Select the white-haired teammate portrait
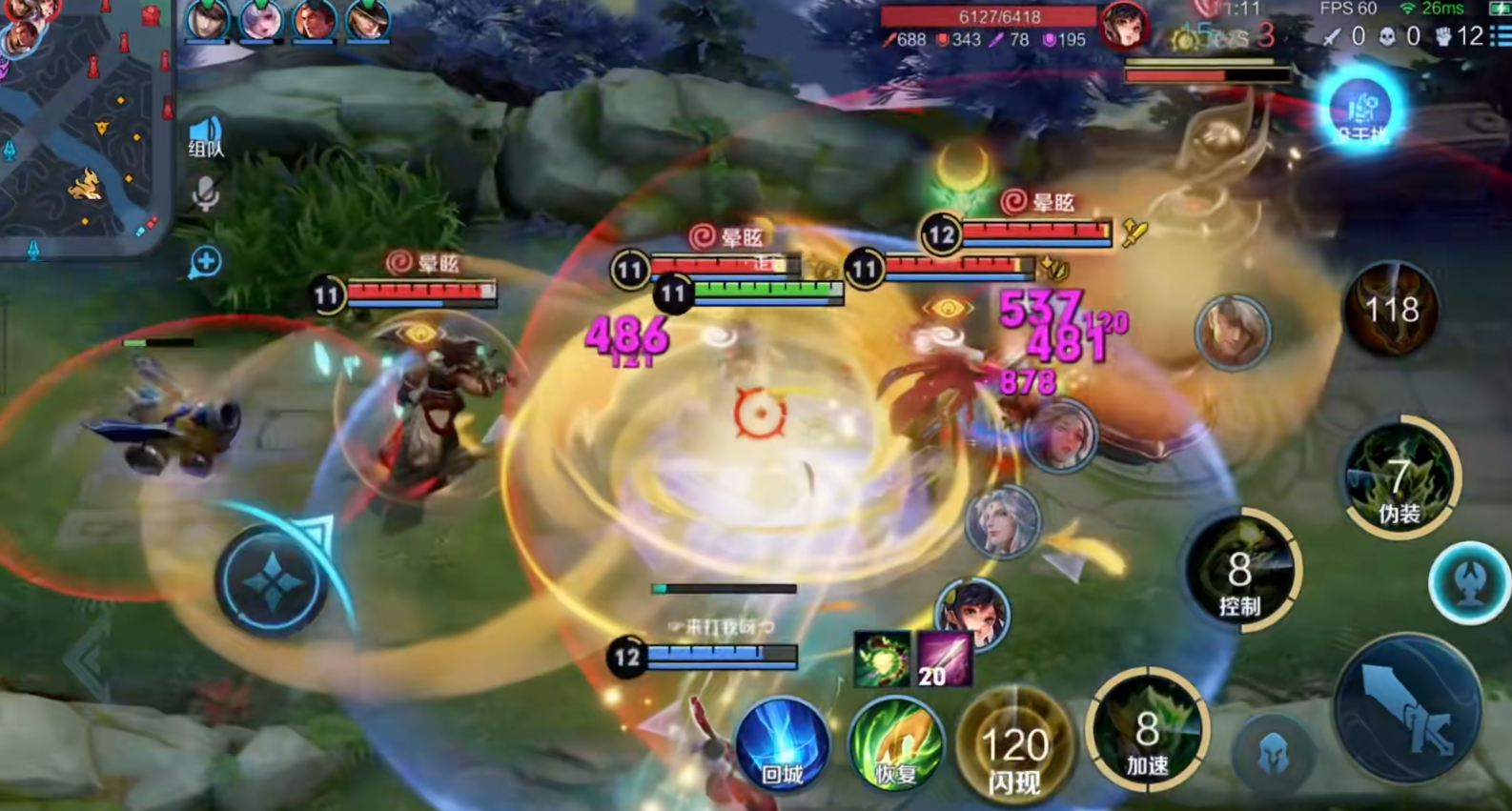 pyautogui.click(x=1002, y=522)
